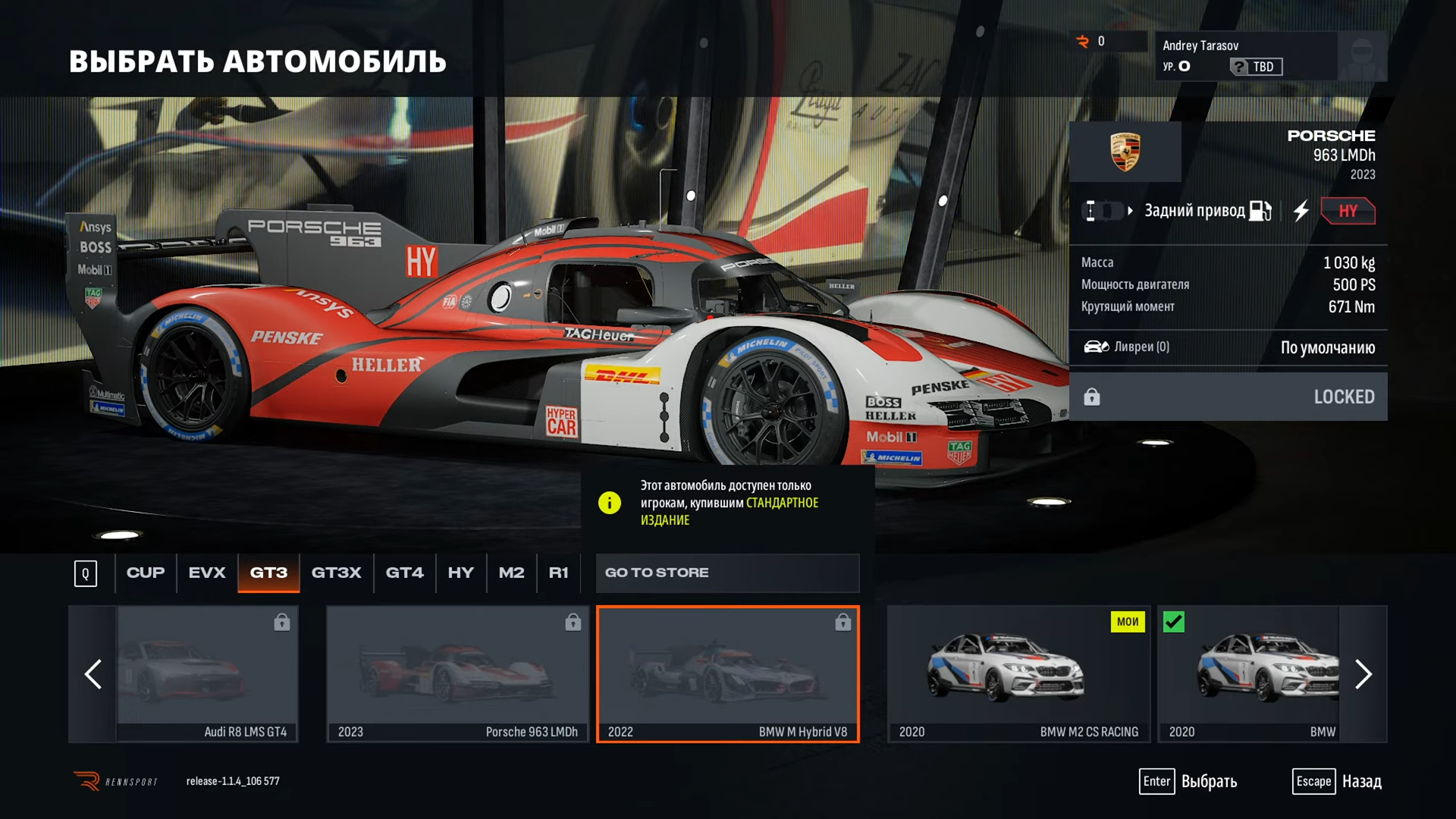Show previous cars with the left arrow
The width and height of the screenshot is (1456, 819).
pyautogui.click(x=93, y=673)
